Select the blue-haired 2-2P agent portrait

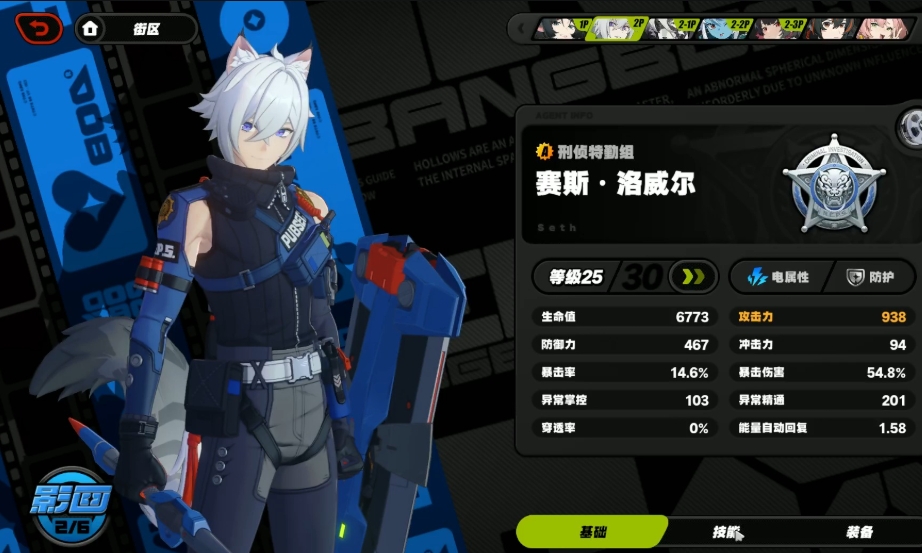click(x=724, y=28)
